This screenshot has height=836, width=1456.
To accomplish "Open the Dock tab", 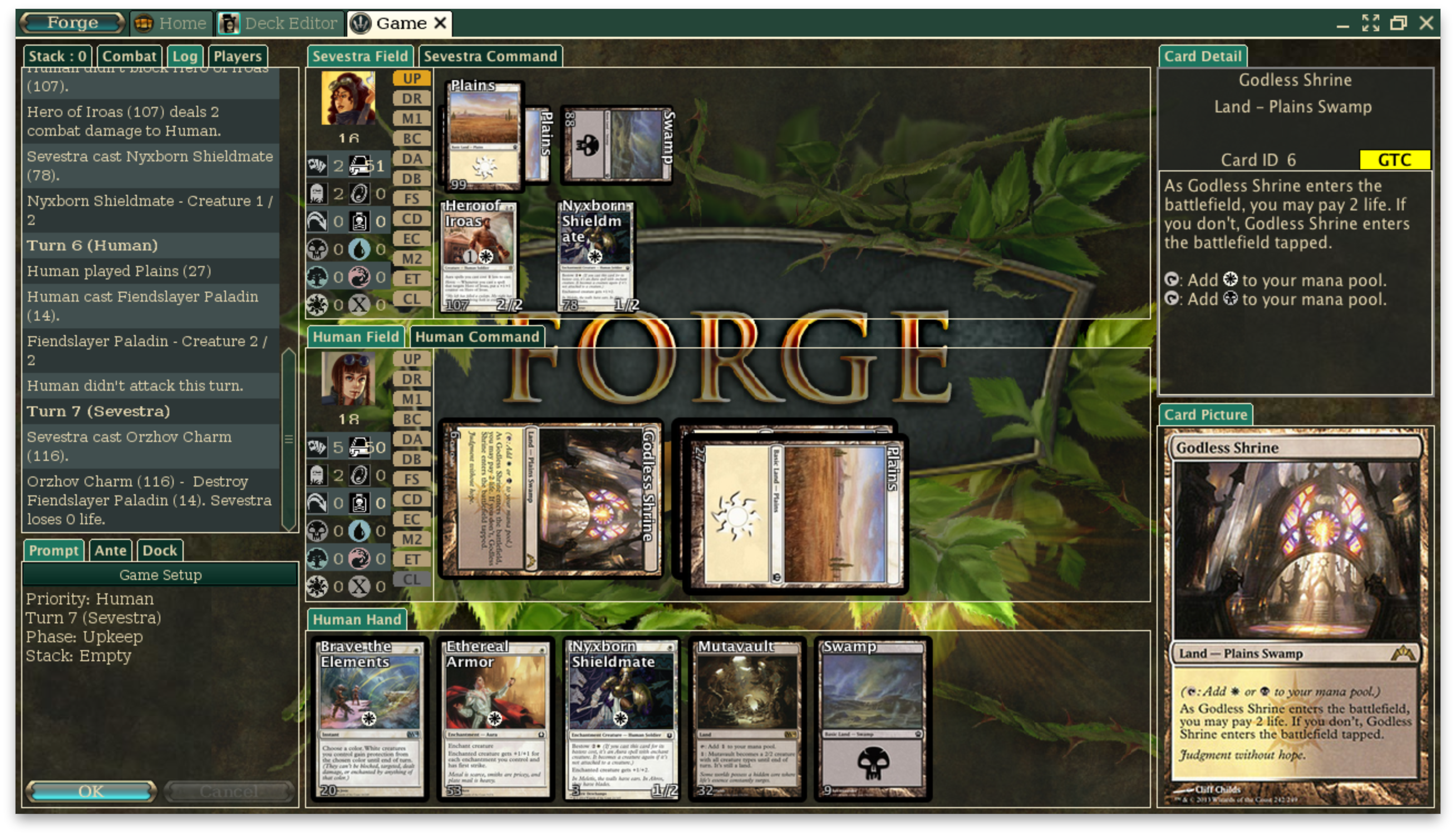I will click(x=160, y=550).
